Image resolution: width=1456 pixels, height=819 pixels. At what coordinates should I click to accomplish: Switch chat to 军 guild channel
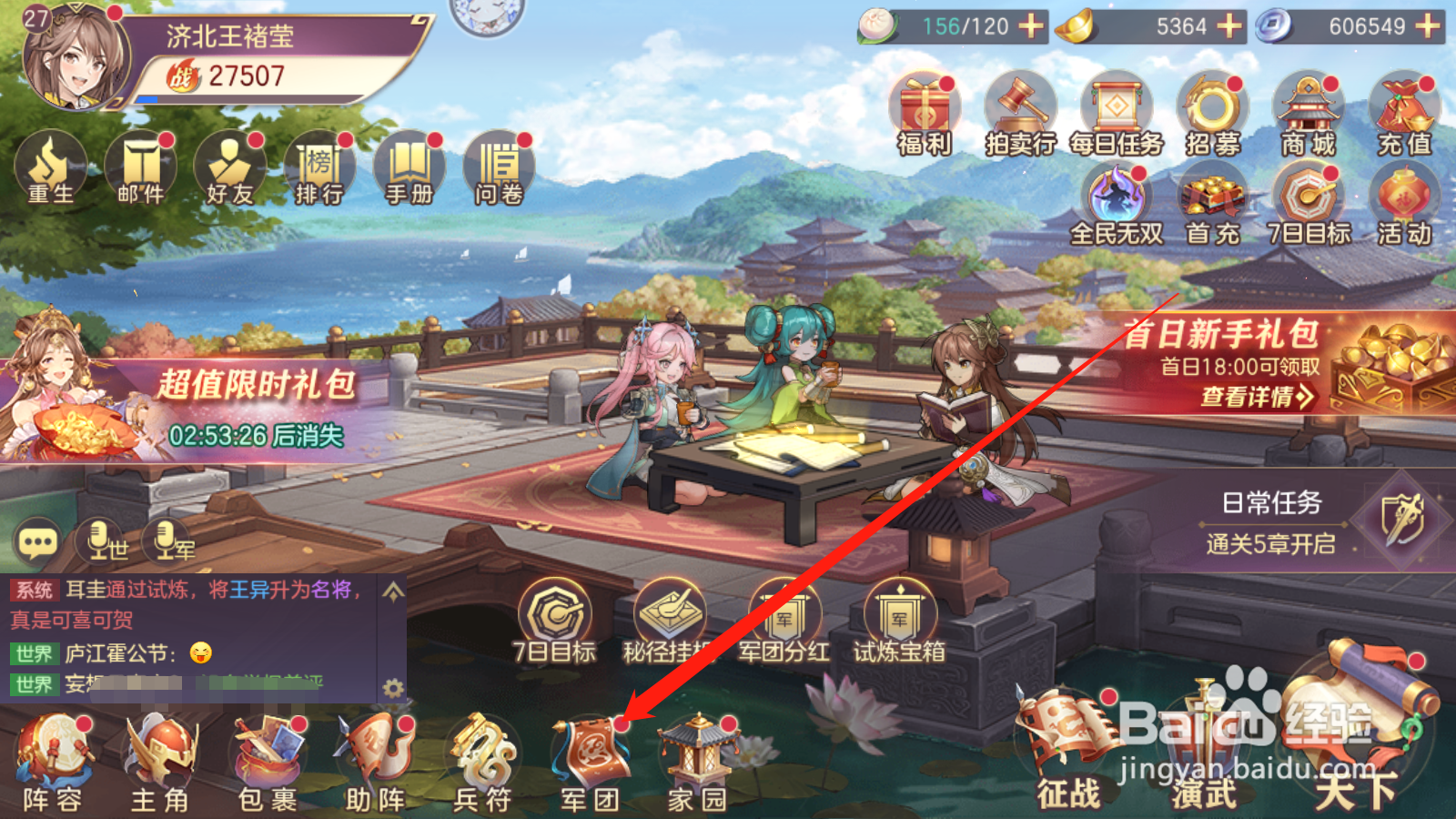pyautogui.click(x=166, y=543)
